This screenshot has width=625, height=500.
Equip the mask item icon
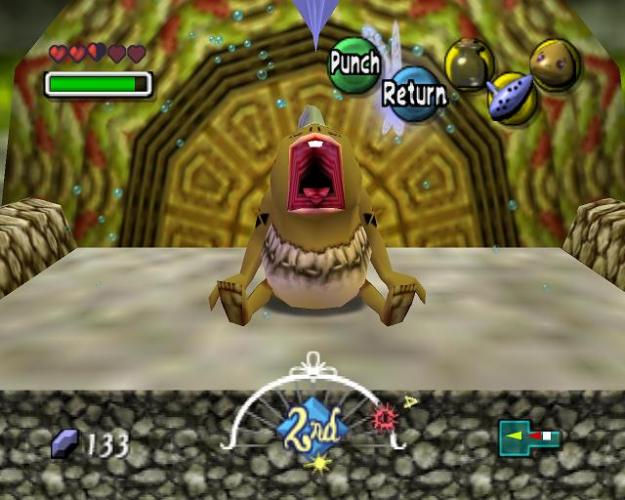click(555, 62)
